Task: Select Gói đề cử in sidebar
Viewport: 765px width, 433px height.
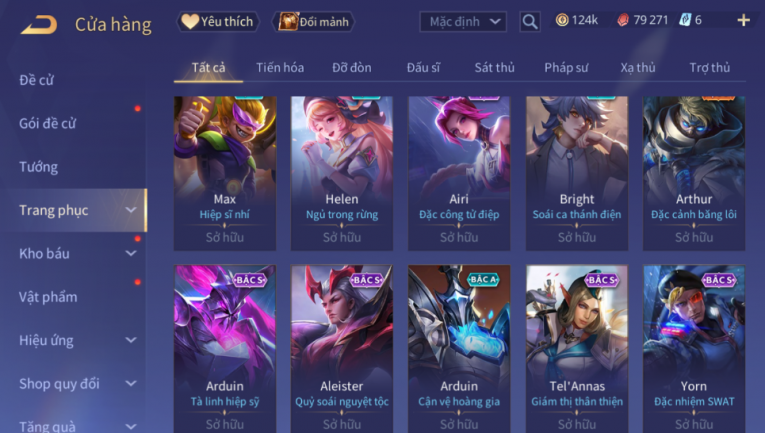Action: (48, 123)
